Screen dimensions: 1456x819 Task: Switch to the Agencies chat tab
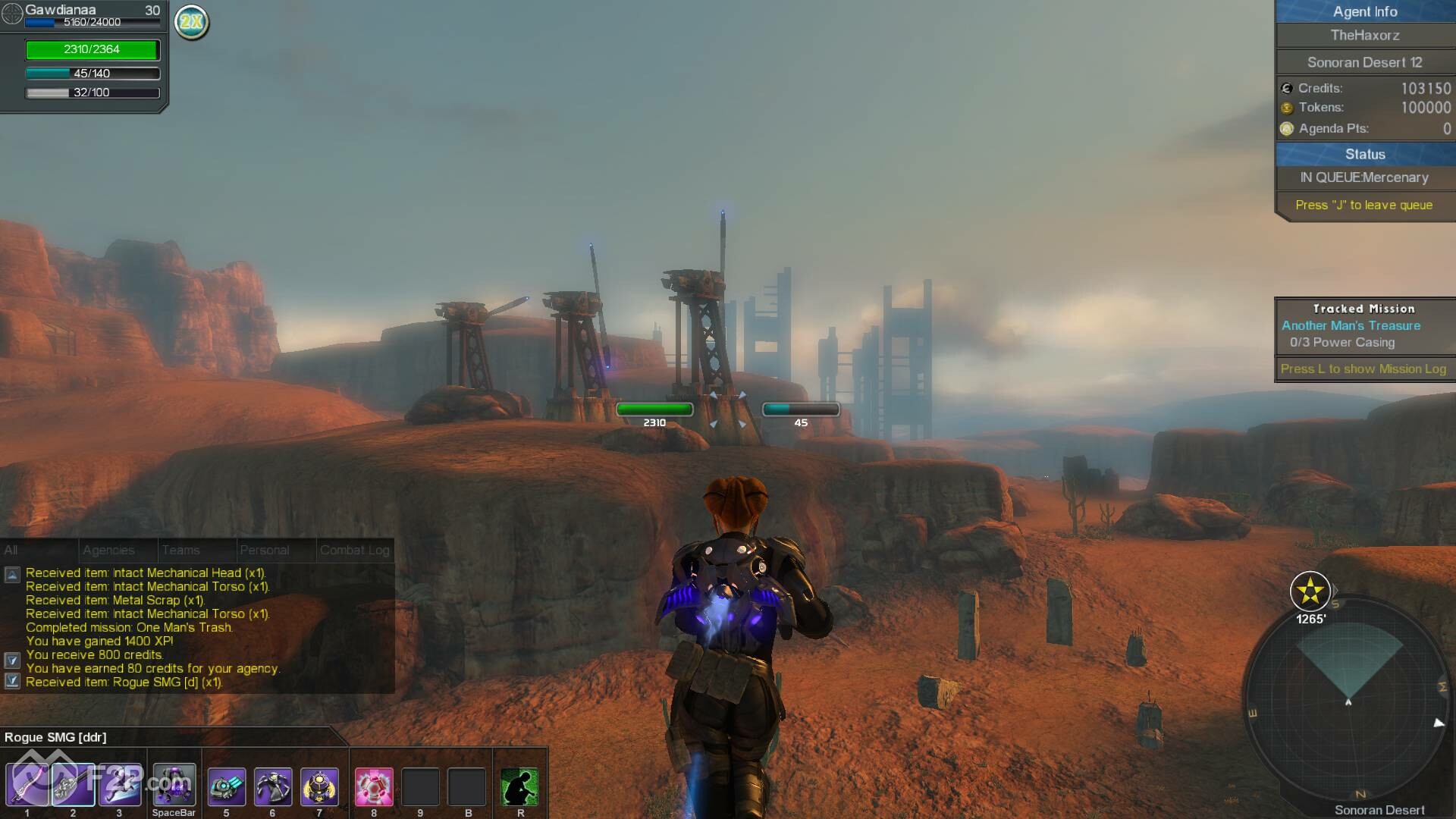click(108, 551)
